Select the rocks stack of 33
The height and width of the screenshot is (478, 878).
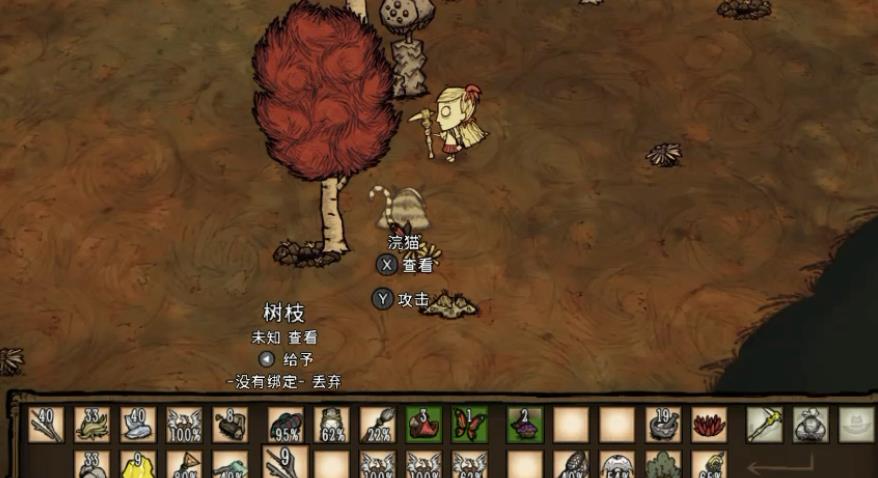pyautogui.click(x=92, y=466)
